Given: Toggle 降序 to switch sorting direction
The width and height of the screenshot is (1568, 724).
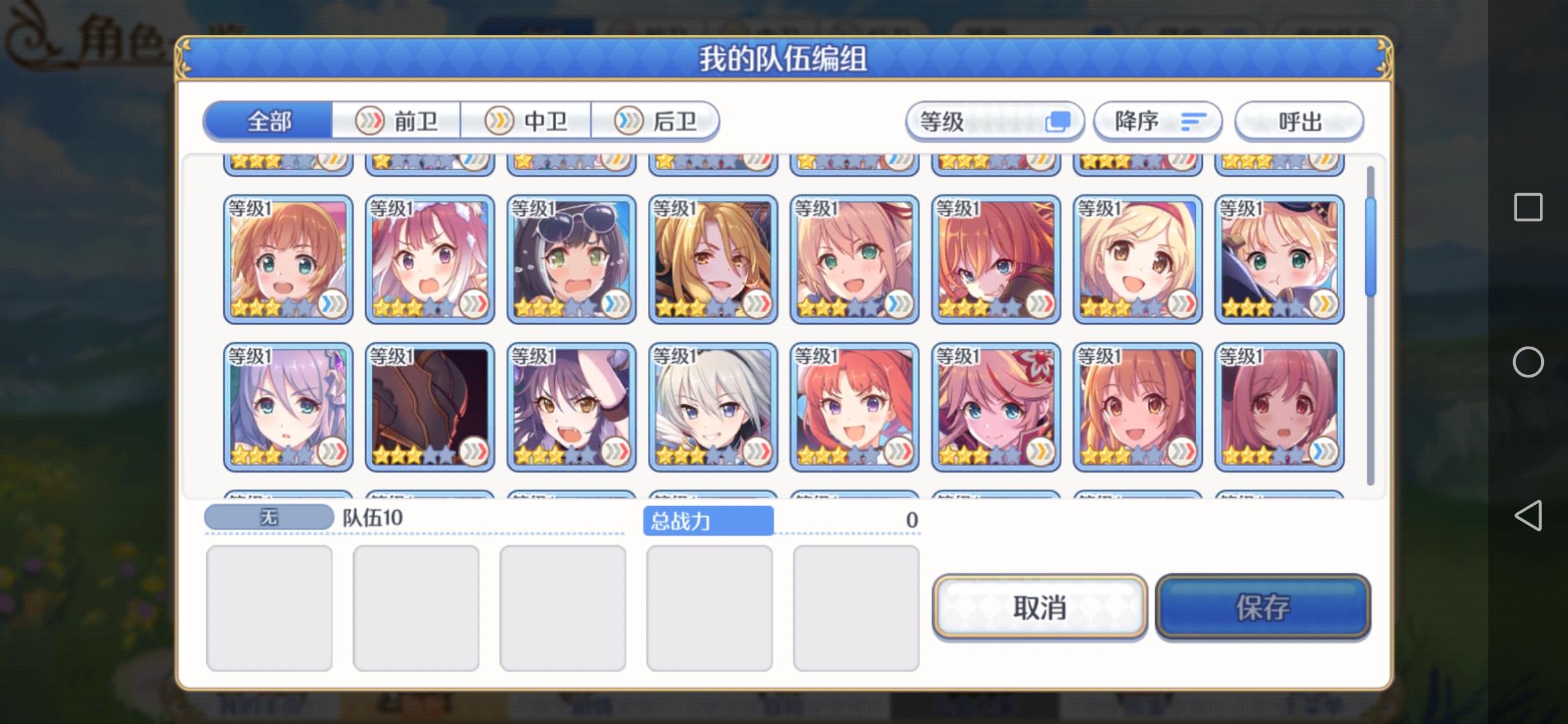Looking at the screenshot, I should click(x=1156, y=121).
